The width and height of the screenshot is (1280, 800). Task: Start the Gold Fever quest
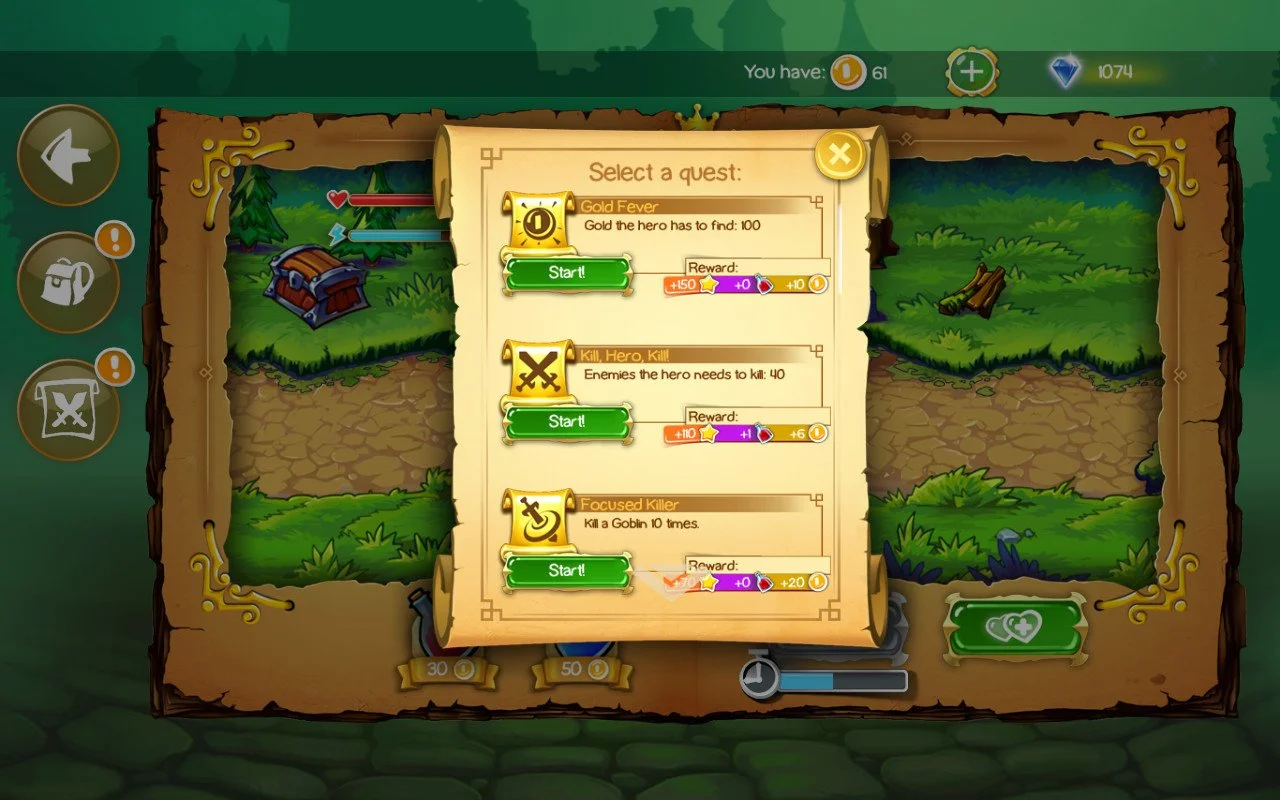point(567,272)
